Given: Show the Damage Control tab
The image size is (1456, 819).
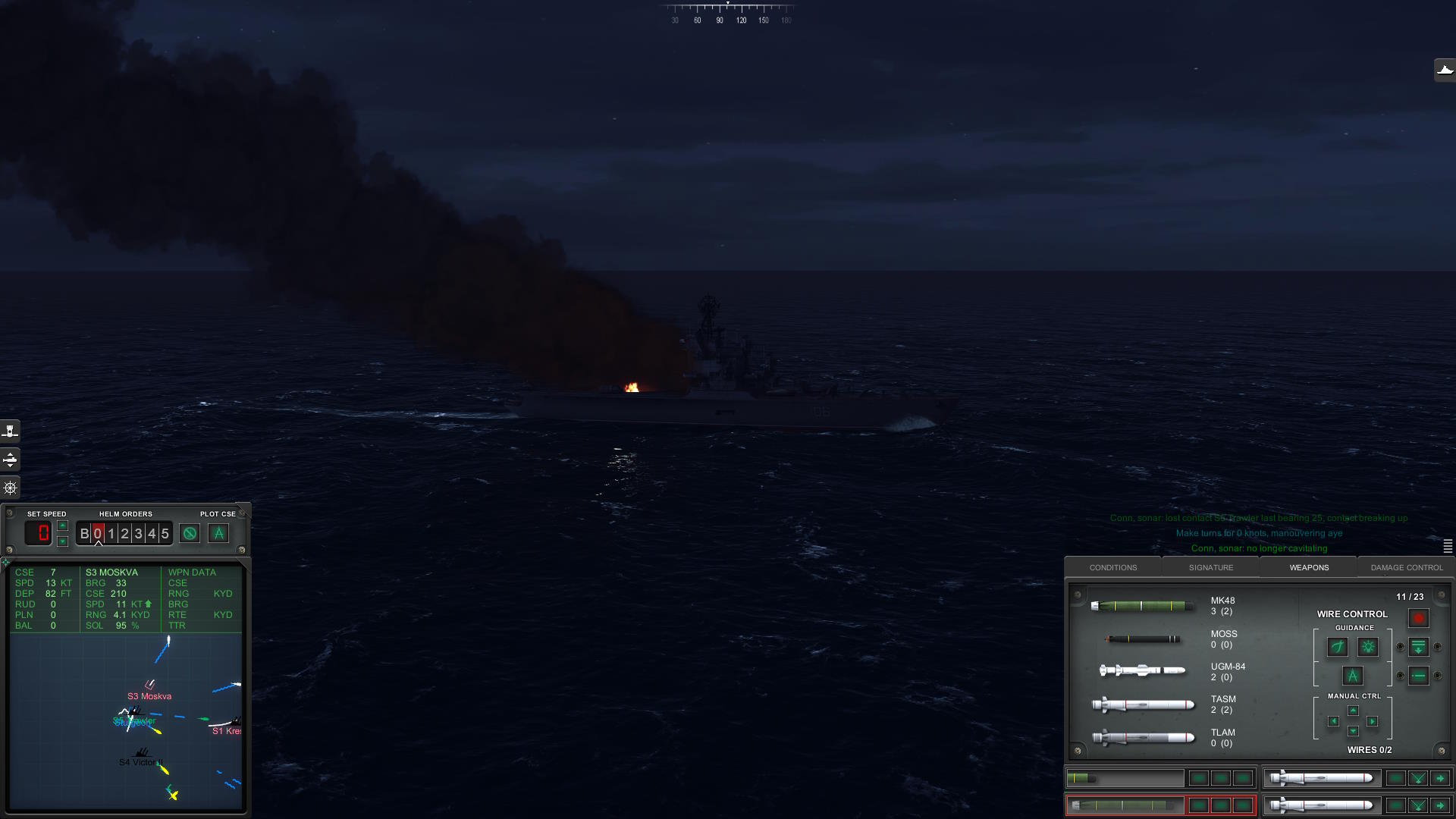Looking at the screenshot, I should [x=1407, y=567].
